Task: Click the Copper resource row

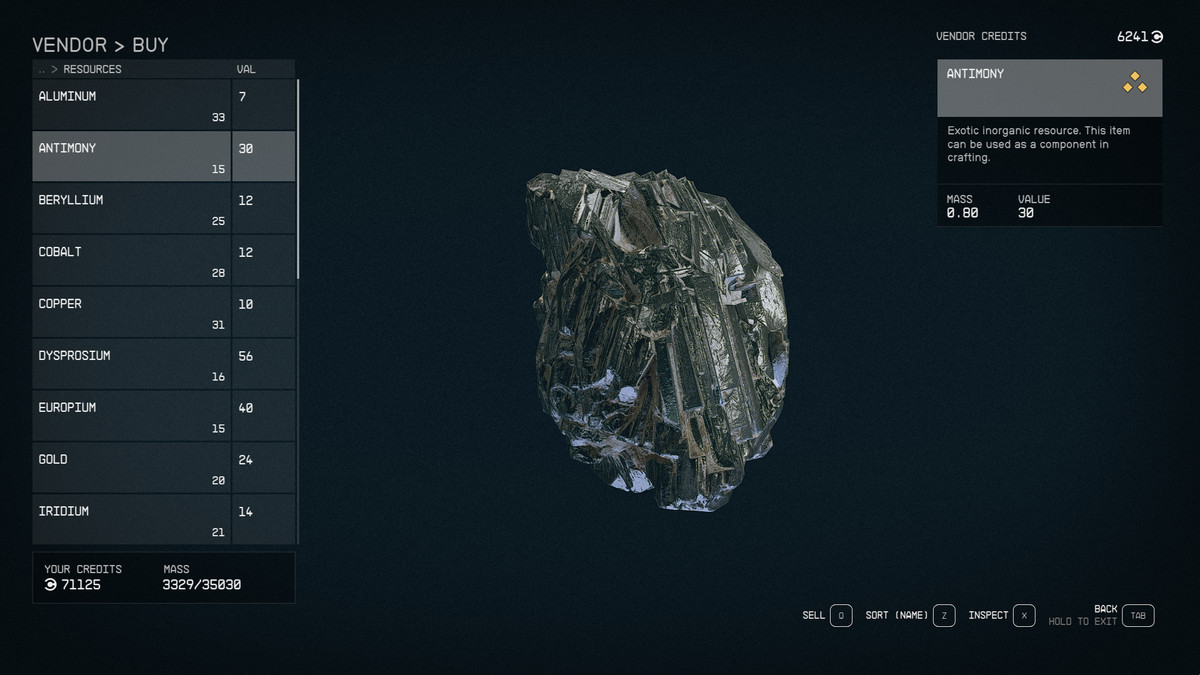Action: click(x=132, y=312)
